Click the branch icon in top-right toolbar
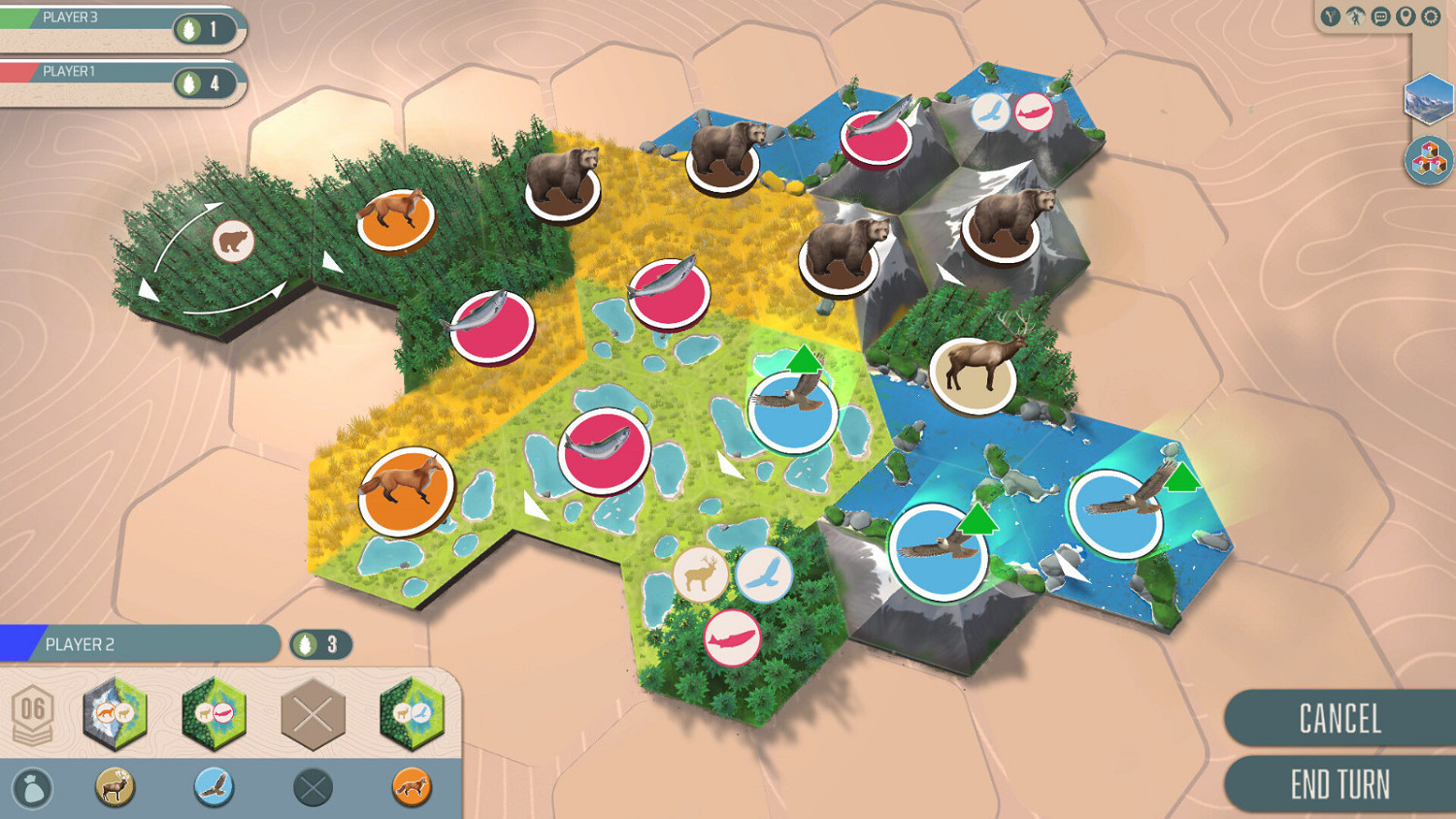 coord(1329,16)
